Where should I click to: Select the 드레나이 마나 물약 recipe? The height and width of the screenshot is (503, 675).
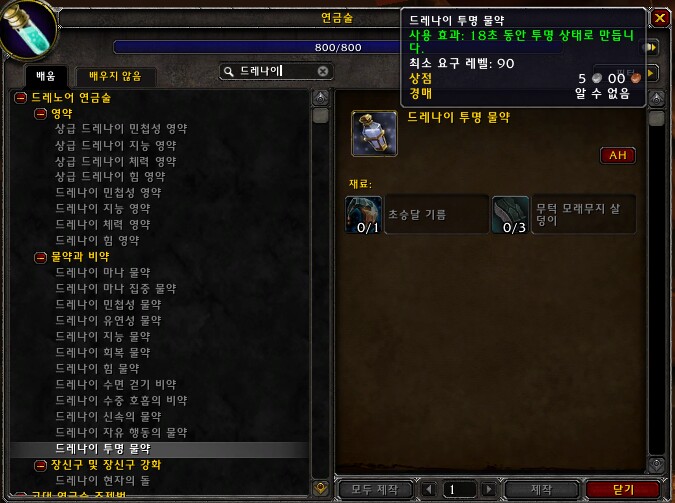point(101,273)
